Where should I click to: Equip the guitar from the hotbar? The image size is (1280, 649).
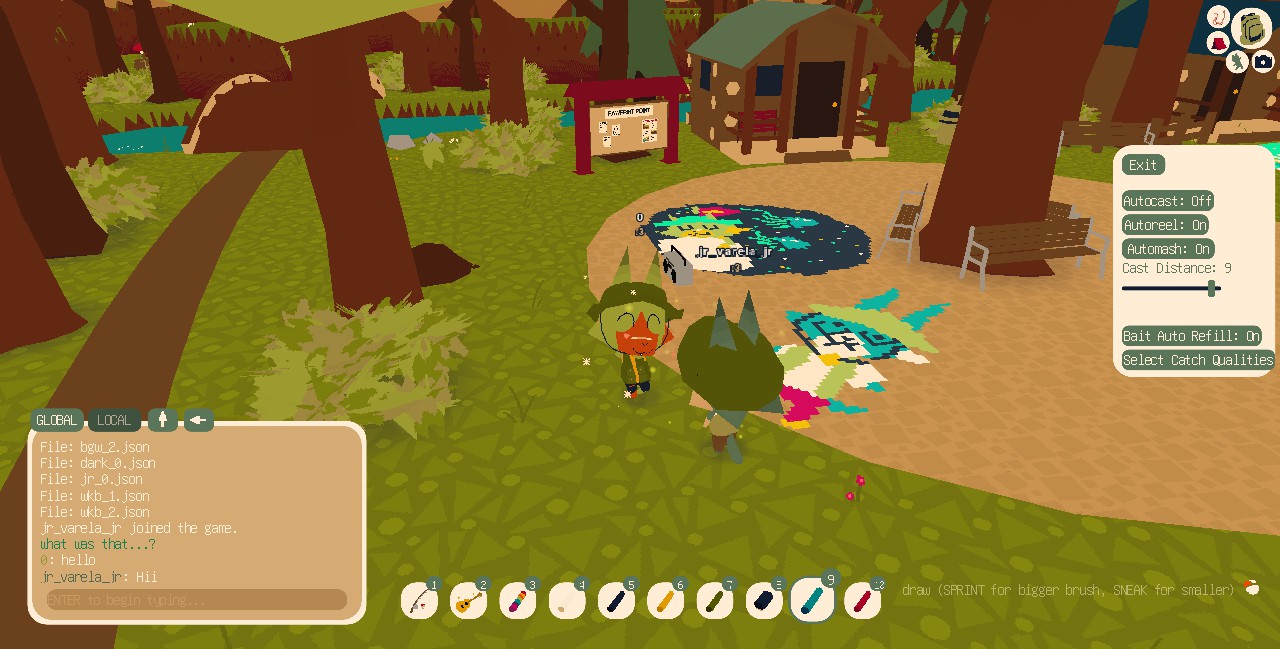(468, 601)
